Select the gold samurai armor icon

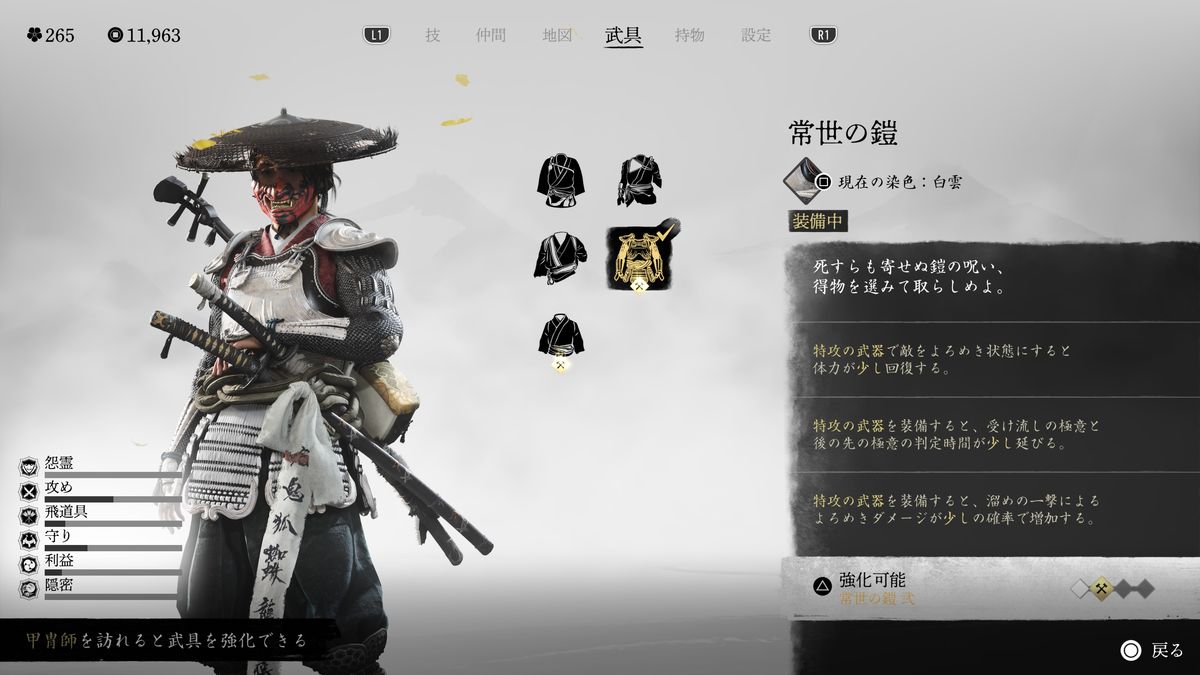[x=640, y=258]
